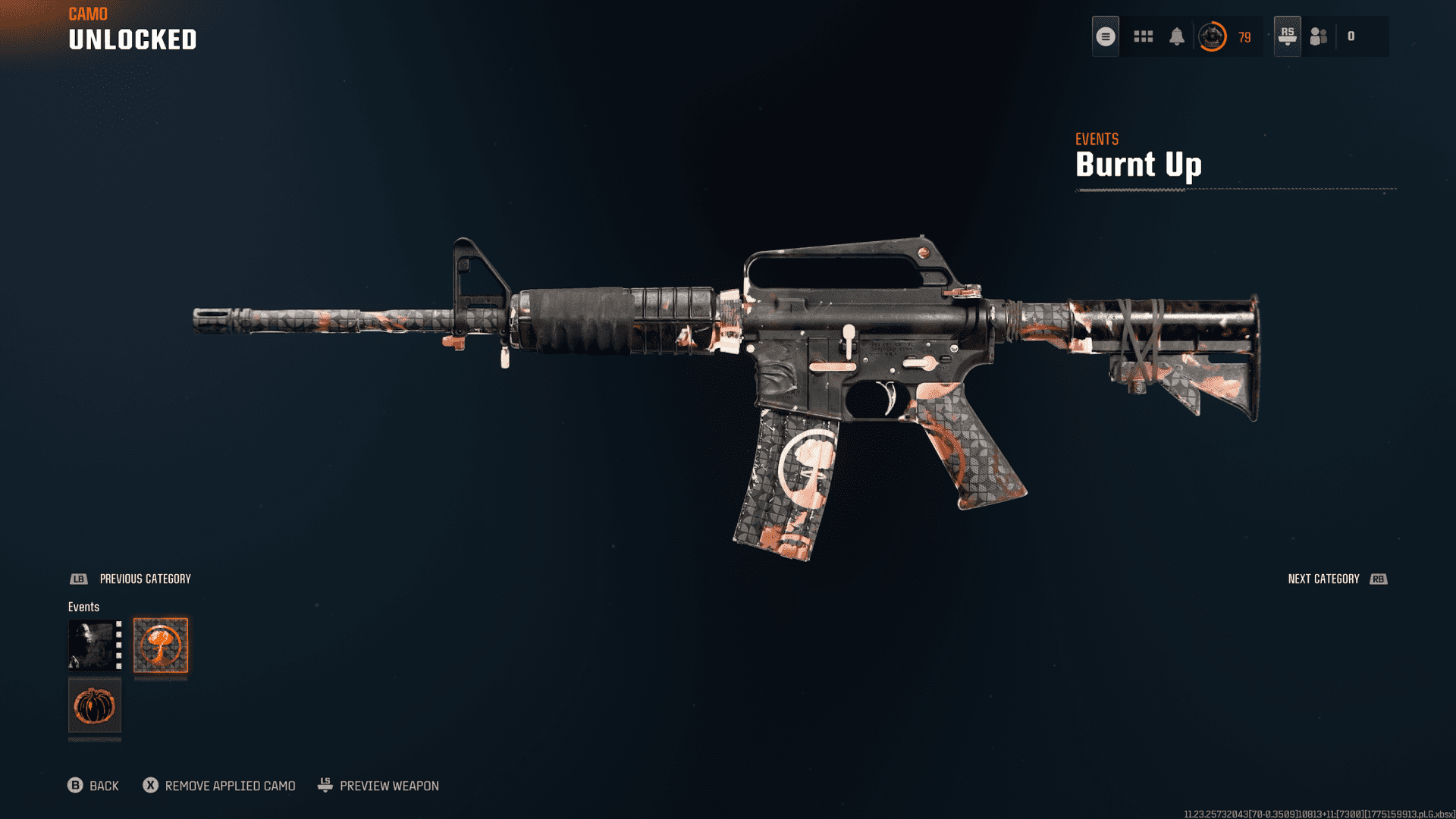Open Preview Weapon view
The image size is (1456, 819).
(378, 786)
